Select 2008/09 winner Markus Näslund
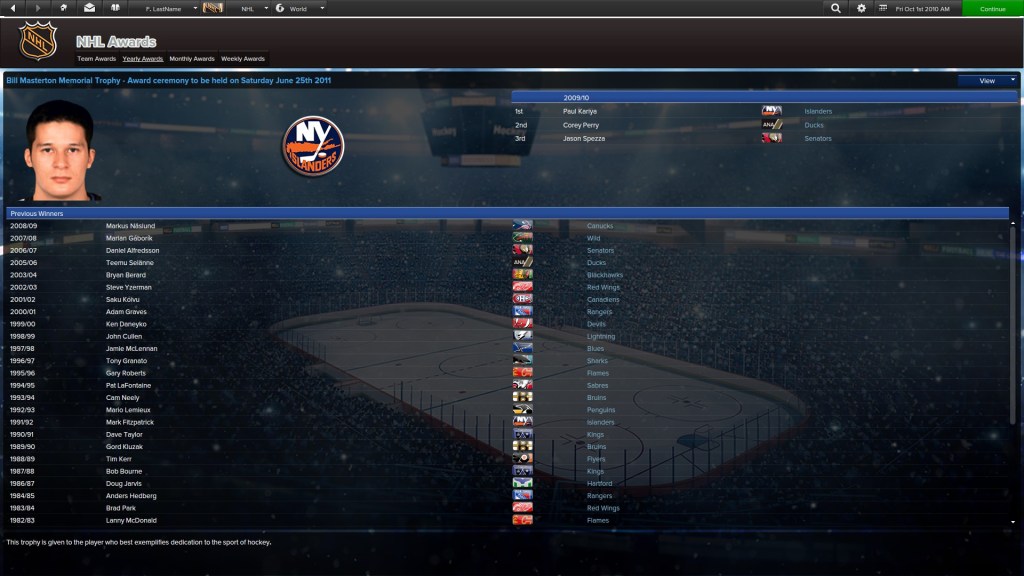Screen dimensions: 1024x576 130,226
